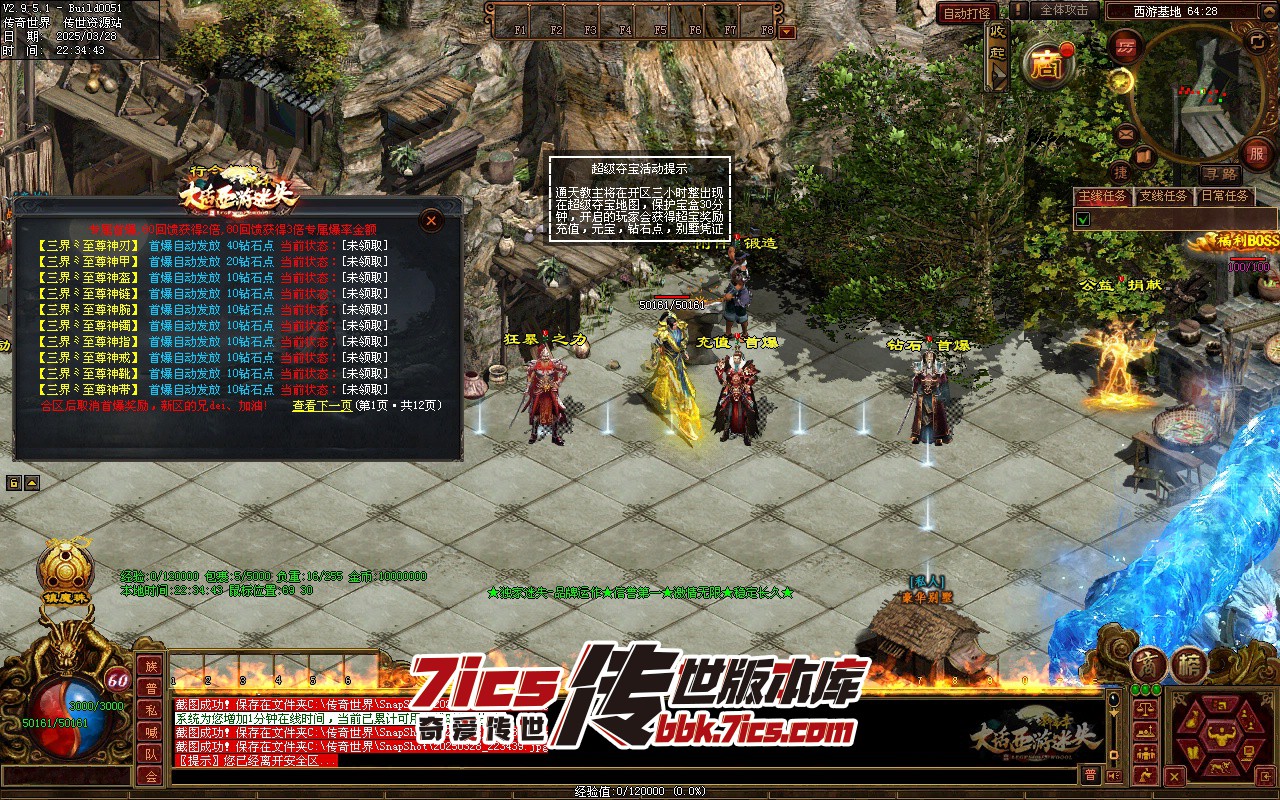Toggle auto-fight with the 自动打怪 button
The height and width of the screenshot is (800, 1280).
[x=967, y=13]
